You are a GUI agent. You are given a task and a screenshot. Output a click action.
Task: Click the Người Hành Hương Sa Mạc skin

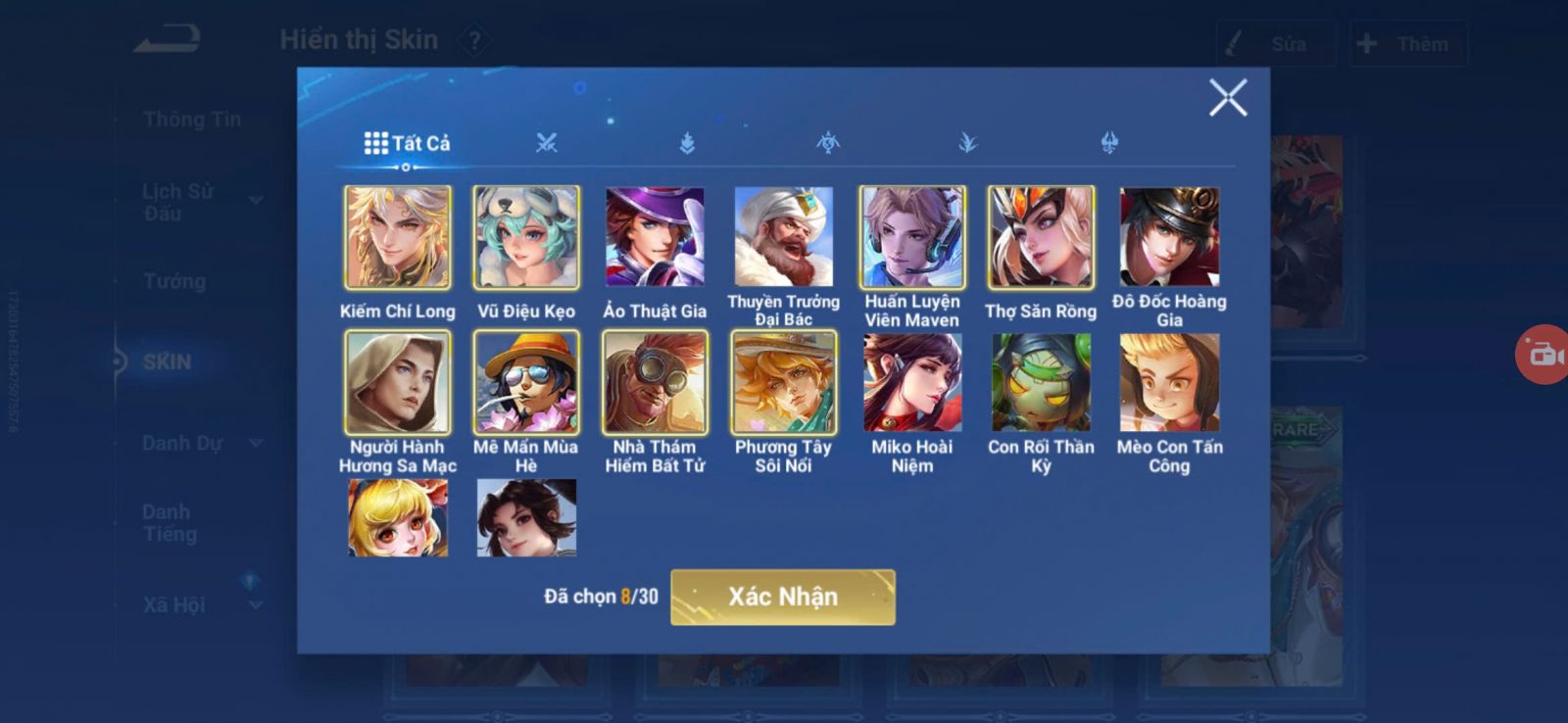[x=398, y=383]
